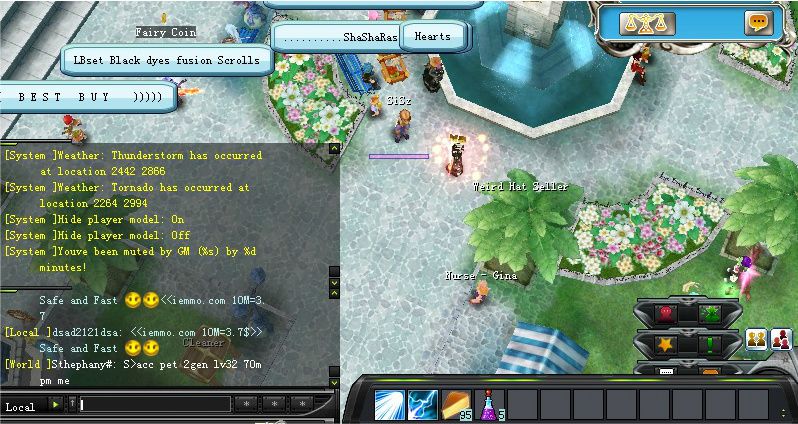Open the ShaShaRas stall sign

tap(339, 37)
